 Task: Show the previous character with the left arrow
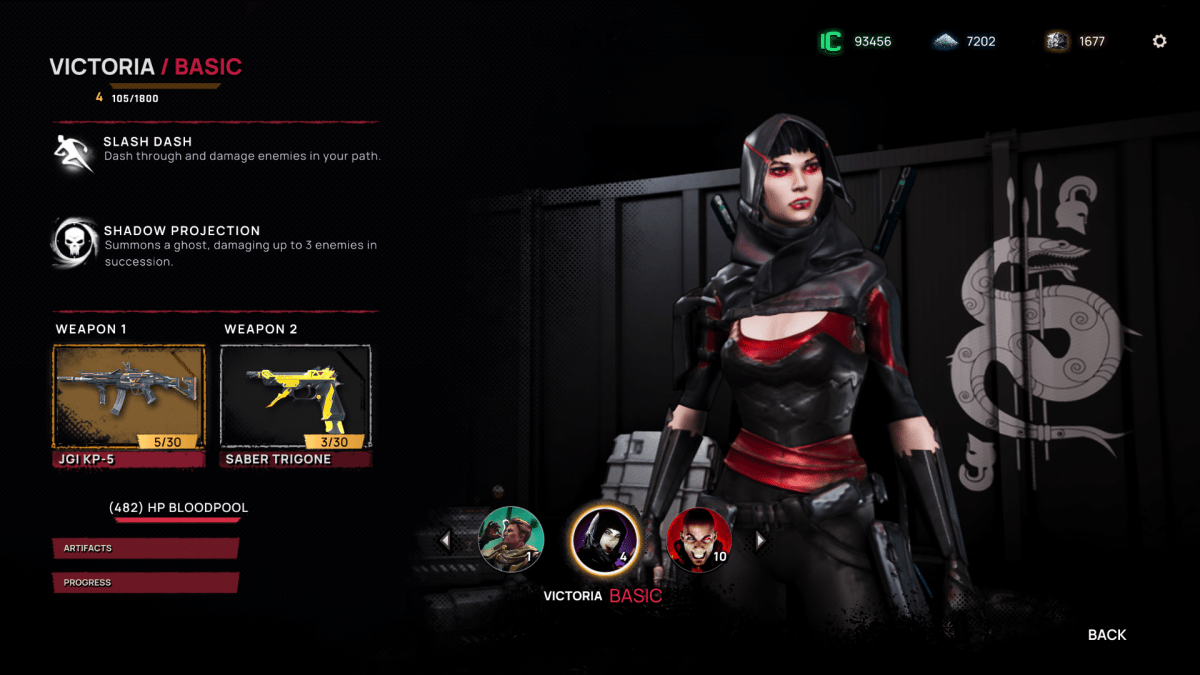click(445, 540)
